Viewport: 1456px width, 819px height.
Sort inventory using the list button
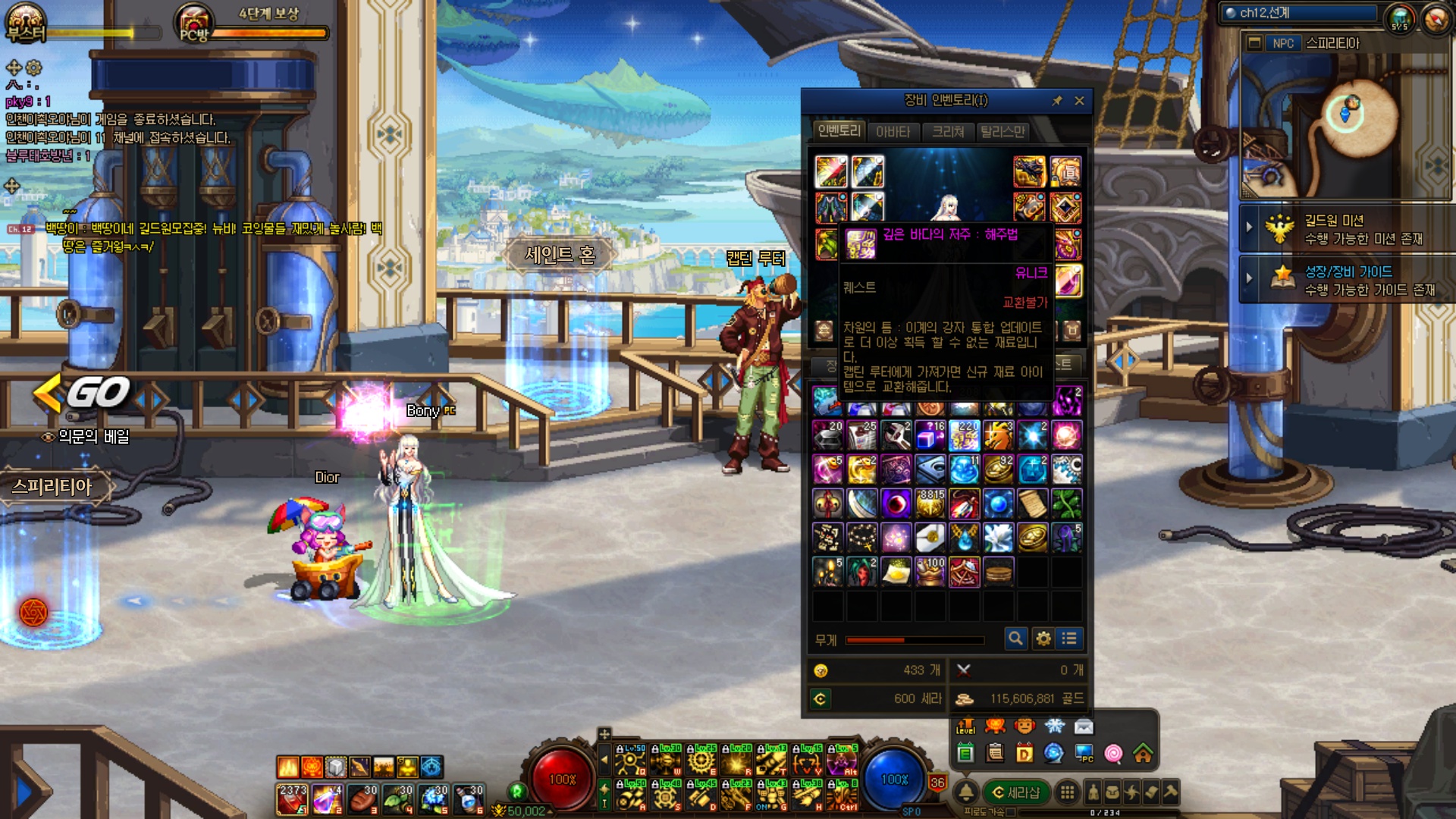point(1069,639)
